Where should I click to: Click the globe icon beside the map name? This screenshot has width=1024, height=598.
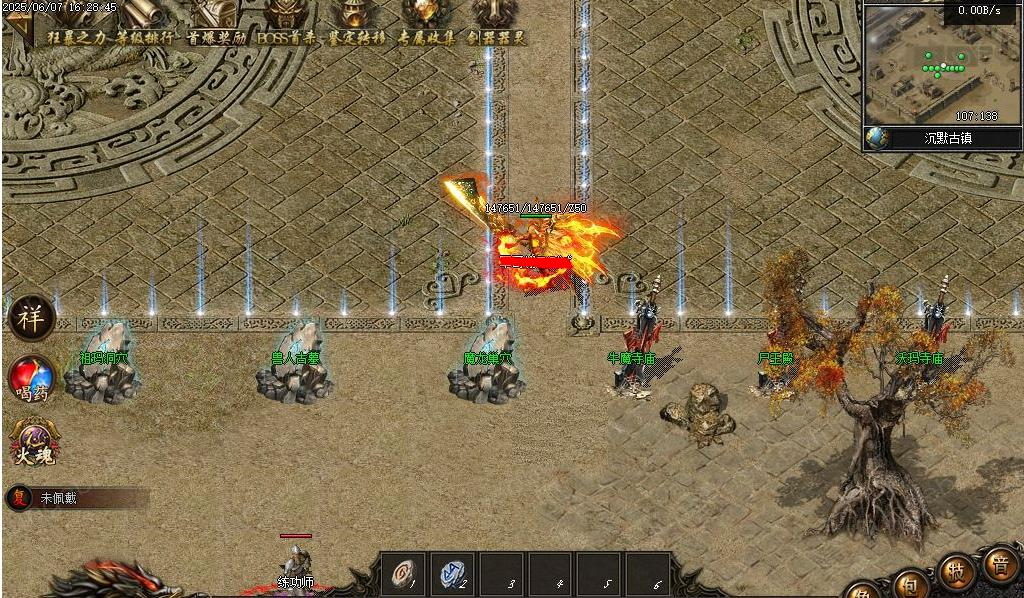click(877, 138)
